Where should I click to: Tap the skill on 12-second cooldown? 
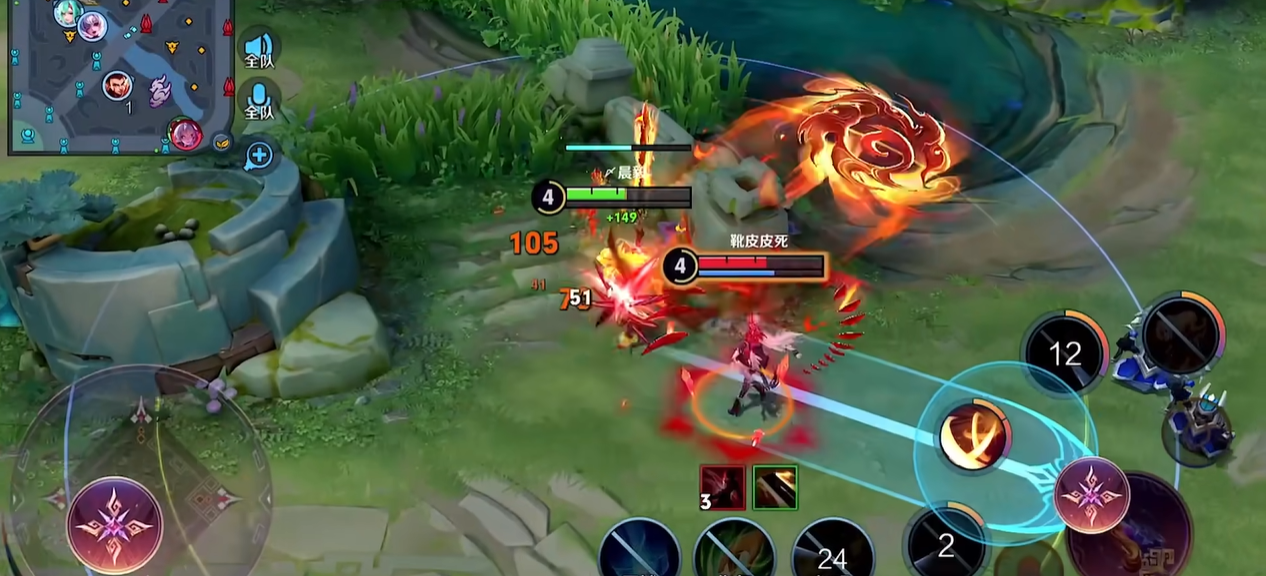[x=1065, y=352]
